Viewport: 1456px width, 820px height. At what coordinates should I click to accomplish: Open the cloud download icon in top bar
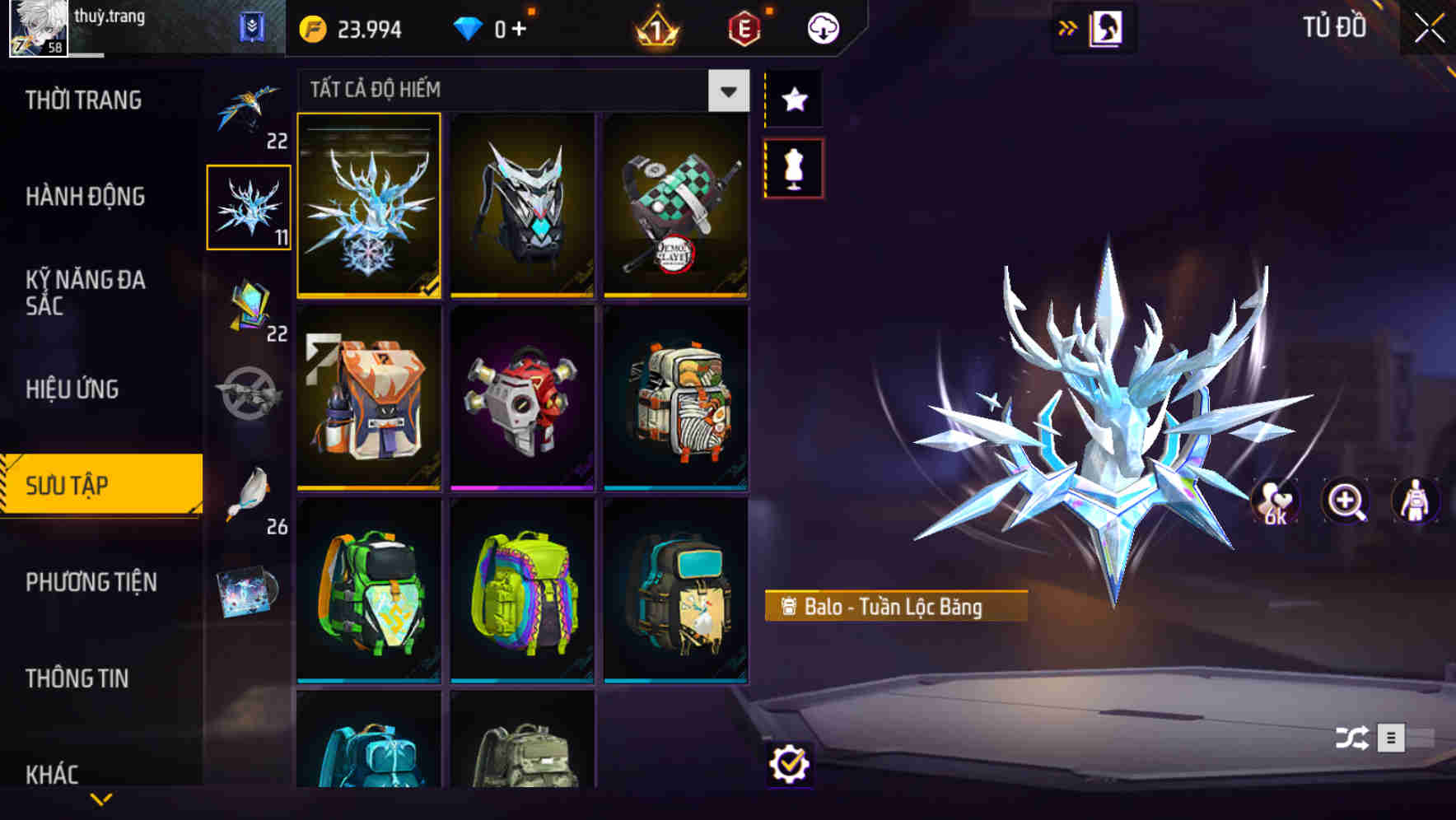point(821,27)
